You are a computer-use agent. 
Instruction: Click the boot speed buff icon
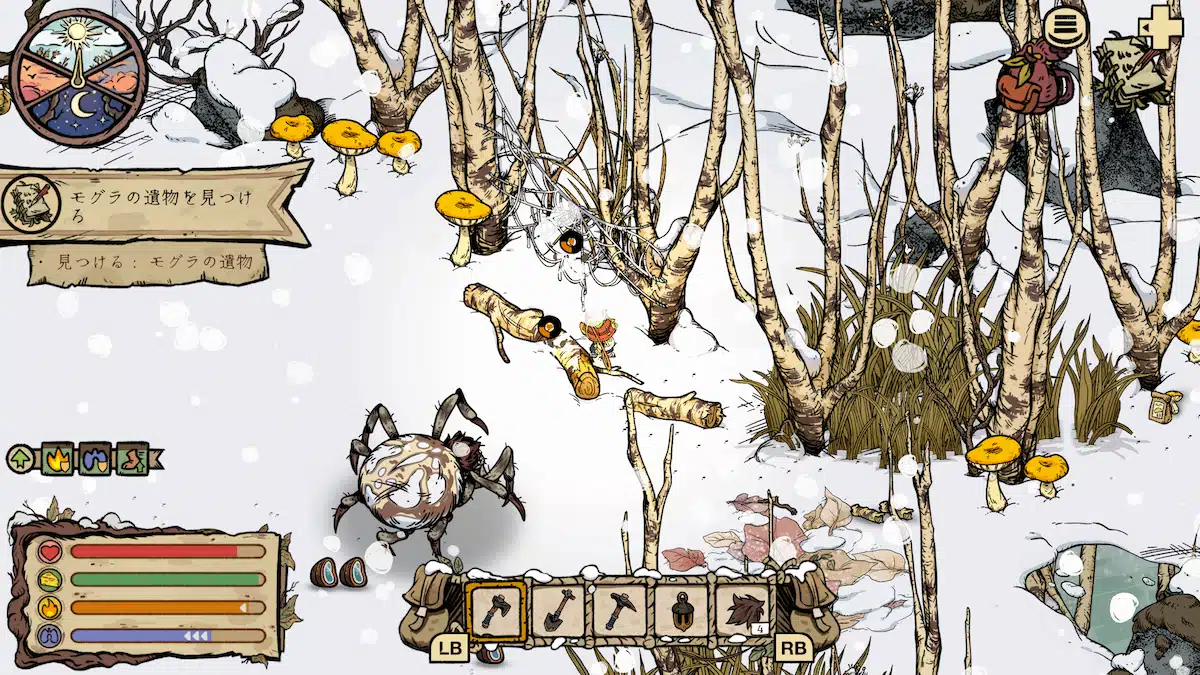pyautogui.click(x=131, y=459)
